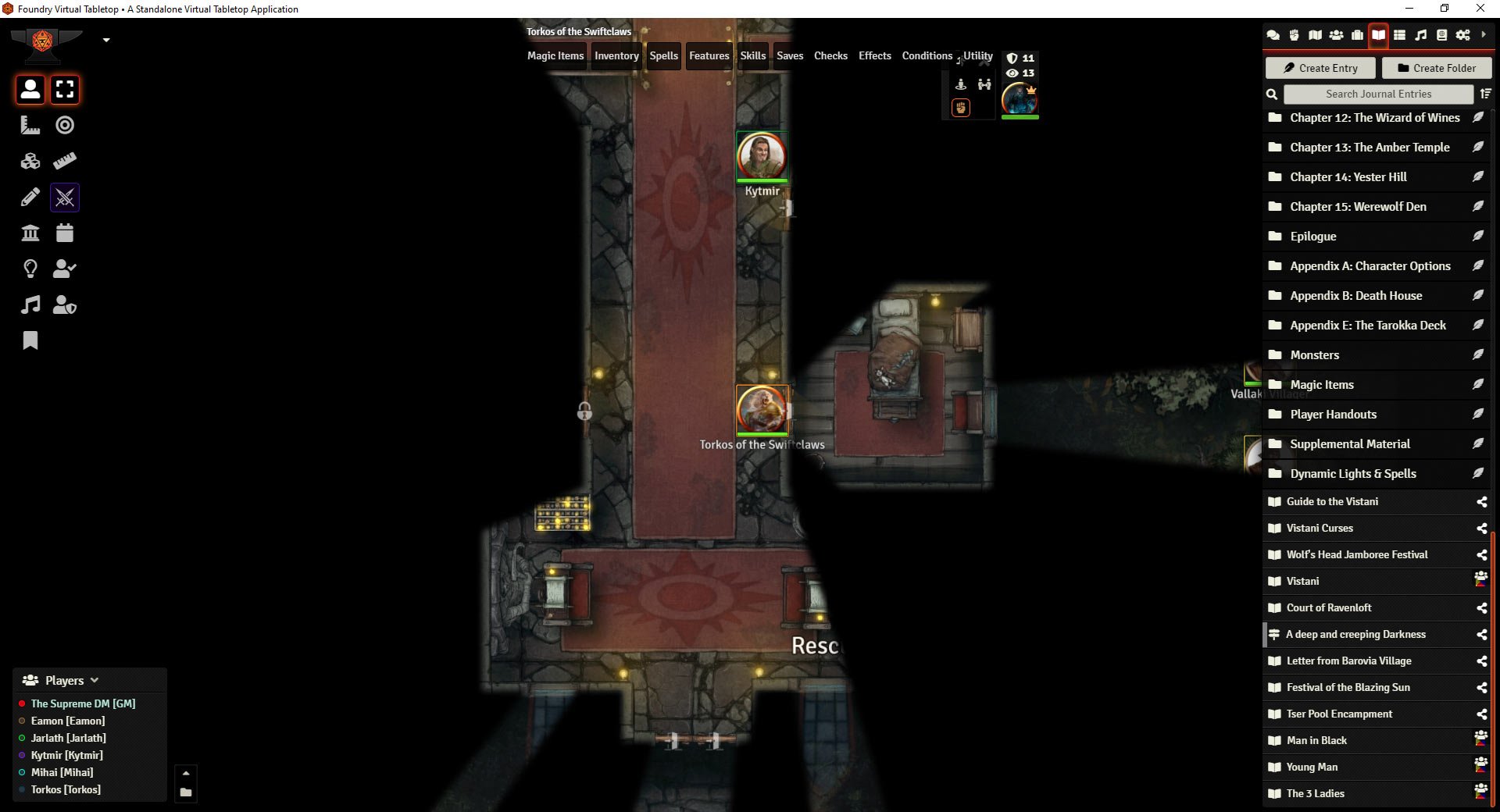Open the Spells hotbar category
This screenshot has height=812, width=1500.
[x=663, y=55]
